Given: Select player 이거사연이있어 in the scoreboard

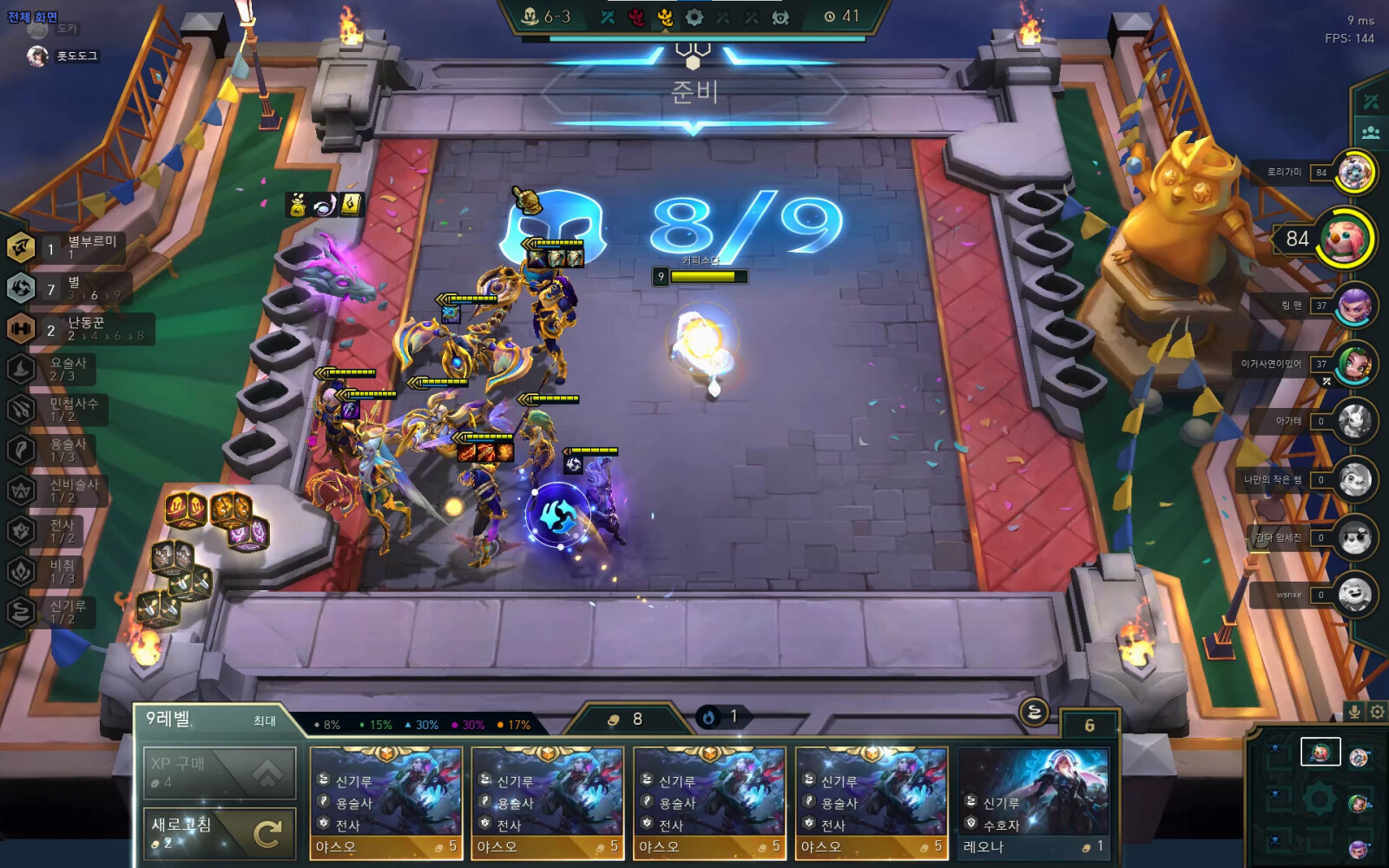Looking at the screenshot, I should click(x=1353, y=364).
